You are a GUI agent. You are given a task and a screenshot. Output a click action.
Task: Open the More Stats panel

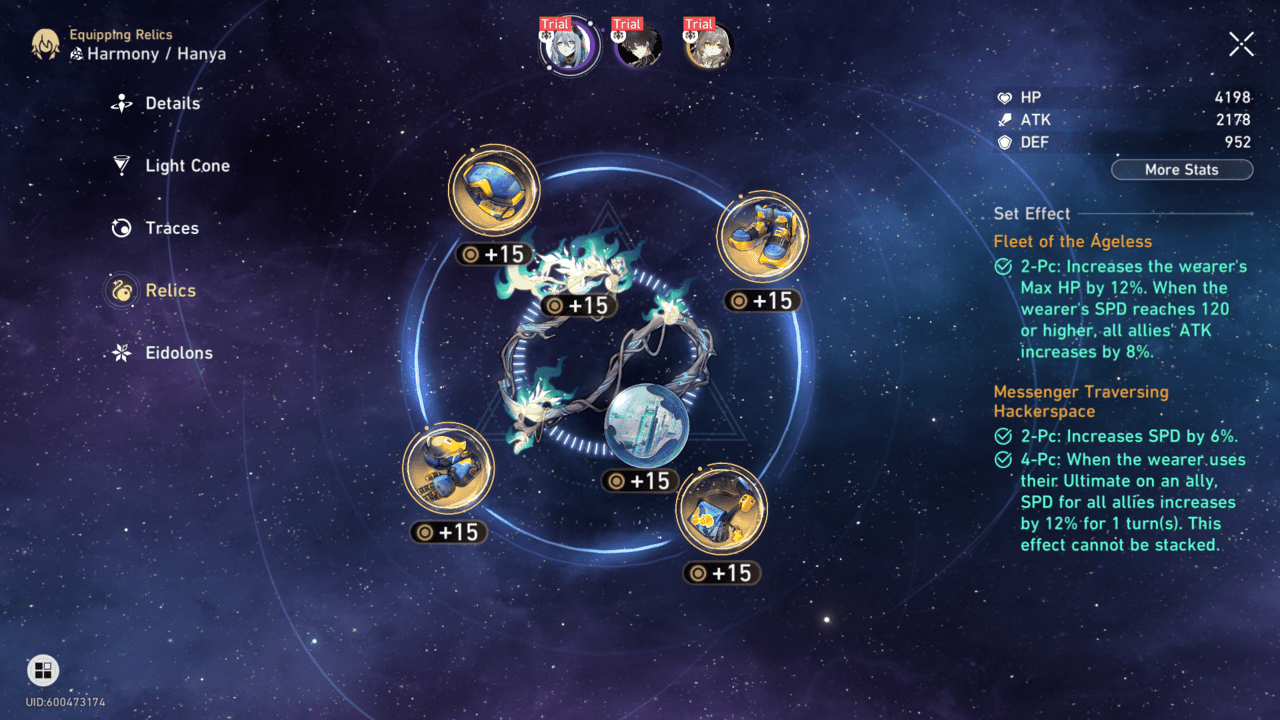pyautogui.click(x=1181, y=169)
